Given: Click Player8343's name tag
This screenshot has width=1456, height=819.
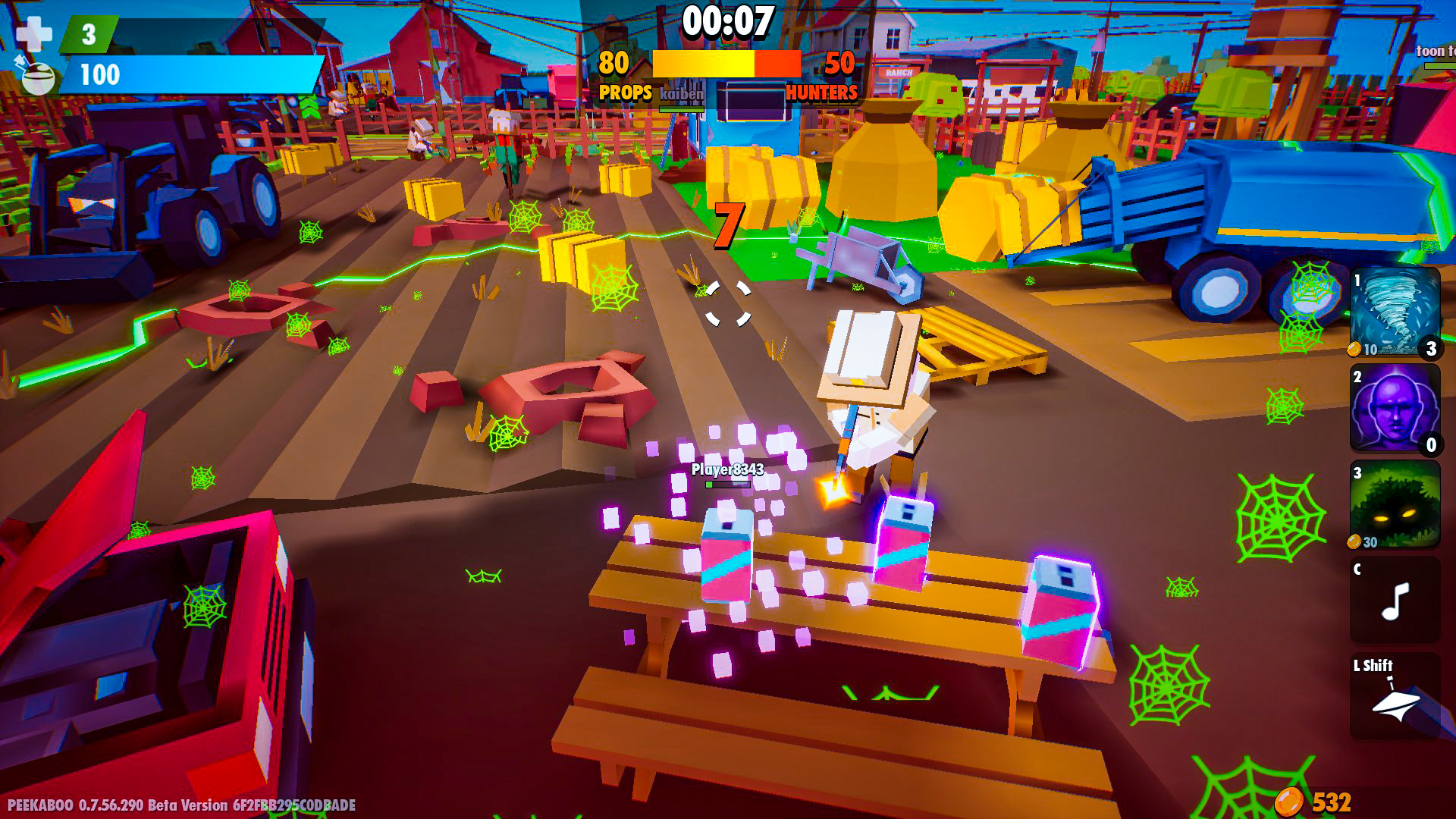Looking at the screenshot, I should [x=726, y=470].
